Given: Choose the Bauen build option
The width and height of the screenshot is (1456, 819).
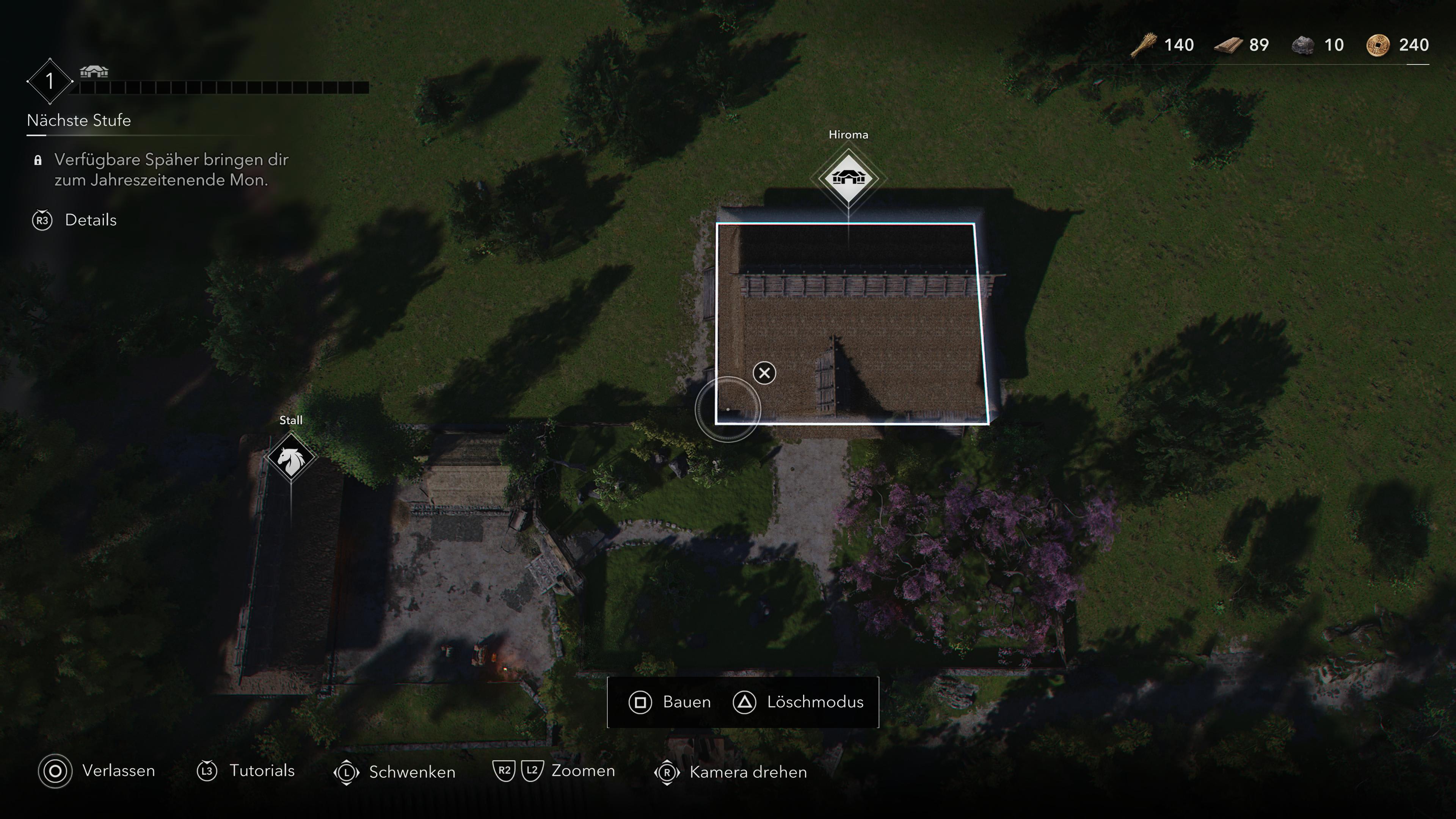Looking at the screenshot, I should point(670,702).
